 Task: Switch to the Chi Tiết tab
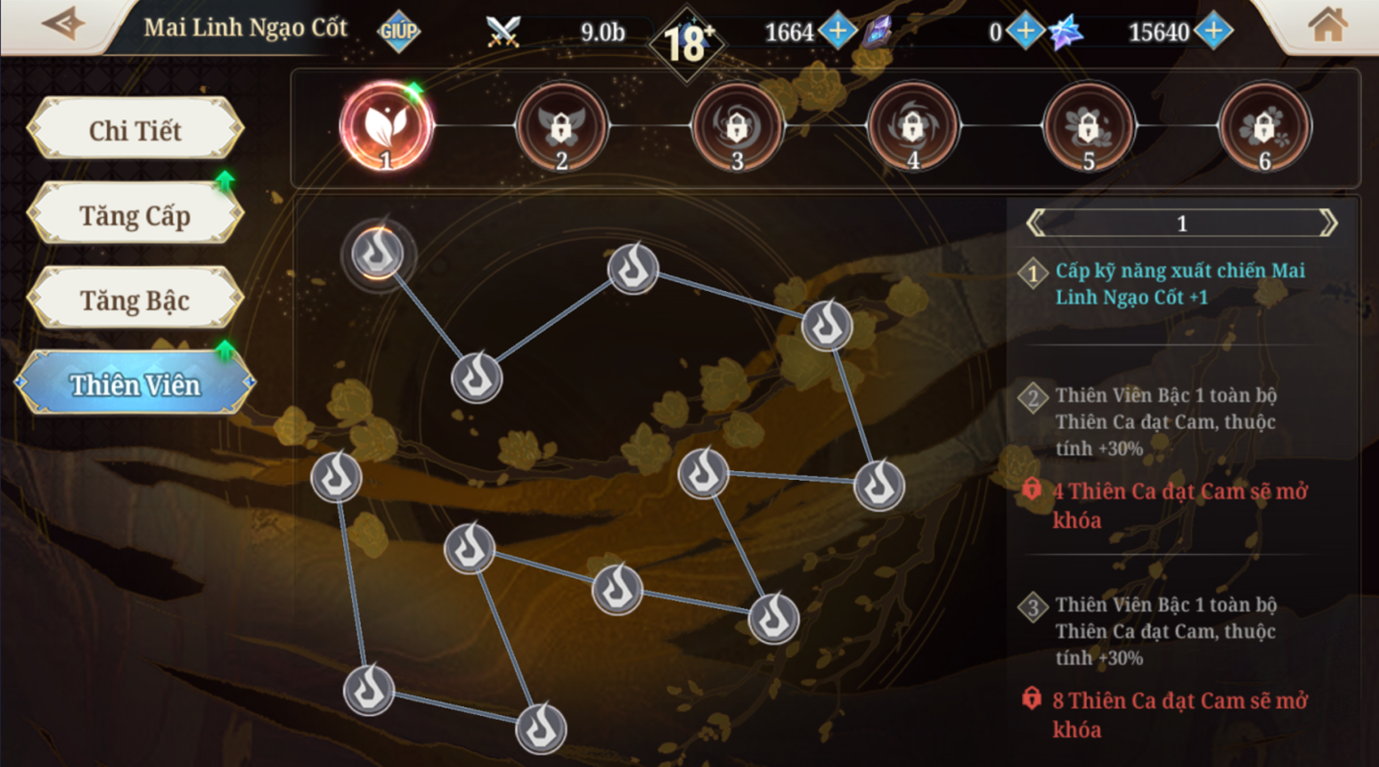tap(135, 130)
